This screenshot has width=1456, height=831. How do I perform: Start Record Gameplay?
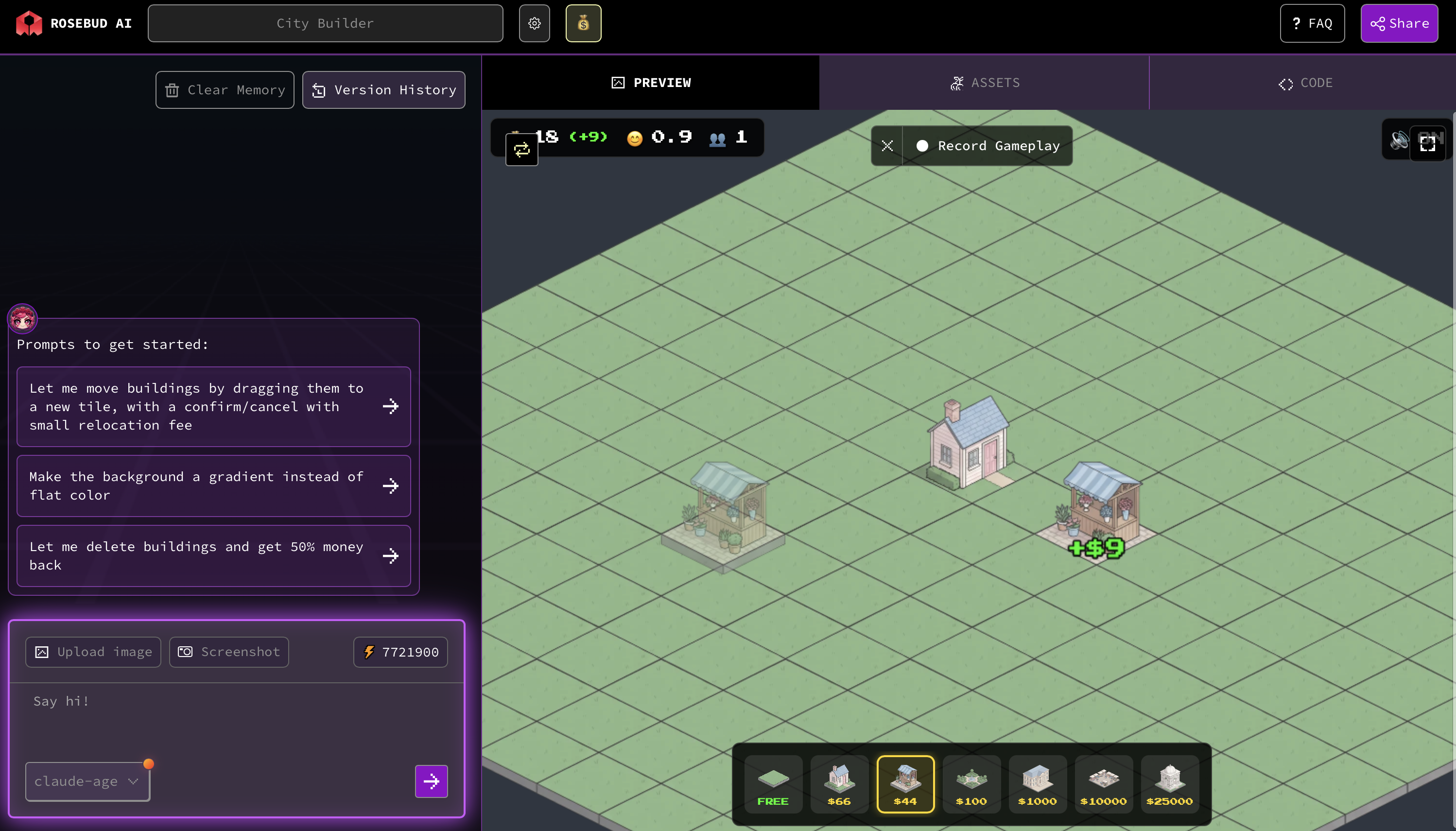pos(988,146)
